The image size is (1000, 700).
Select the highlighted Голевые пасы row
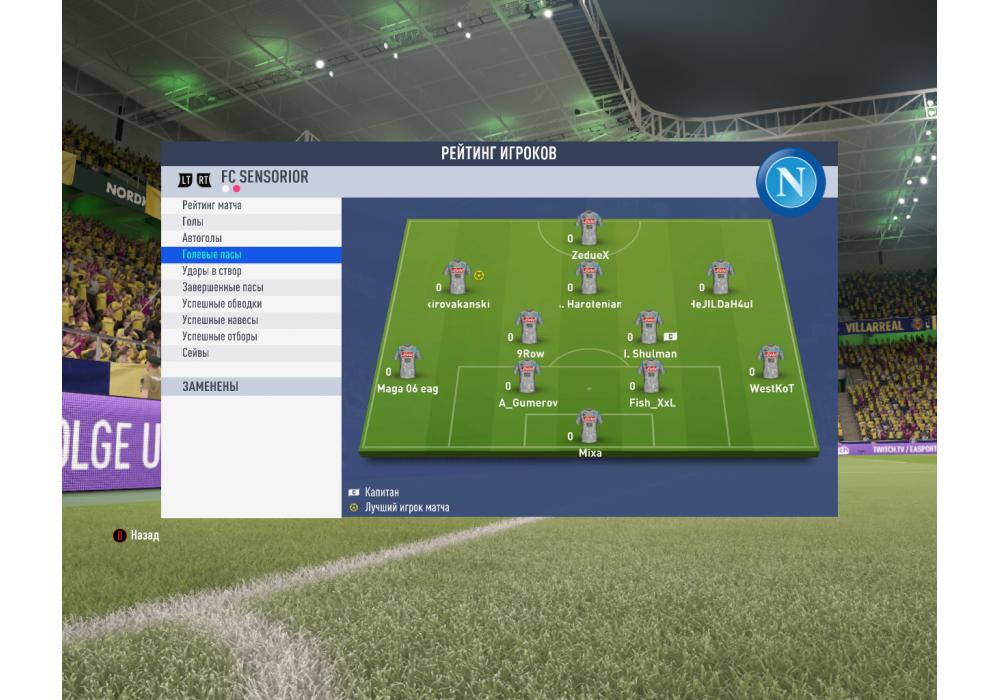pos(250,255)
